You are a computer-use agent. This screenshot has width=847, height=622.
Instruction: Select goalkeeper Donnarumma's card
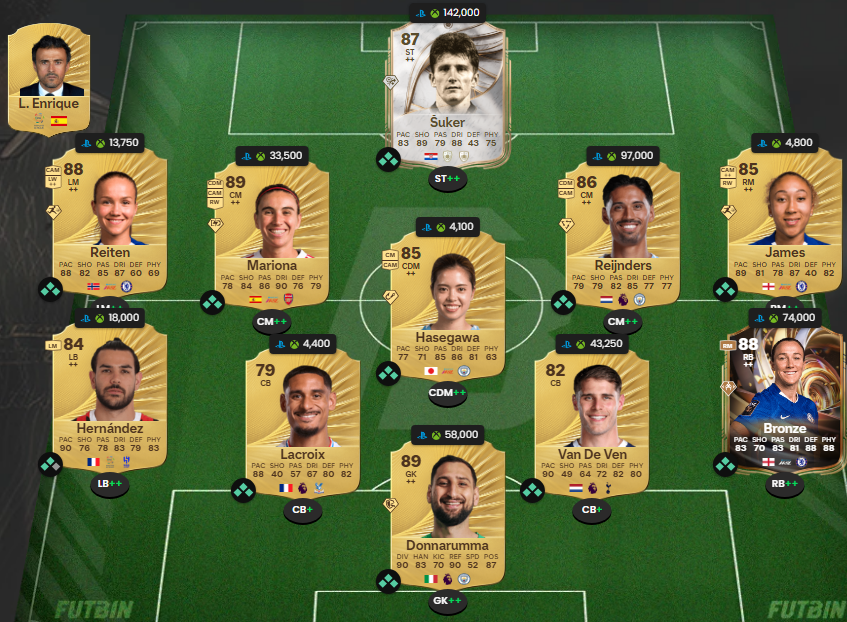(446, 512)
